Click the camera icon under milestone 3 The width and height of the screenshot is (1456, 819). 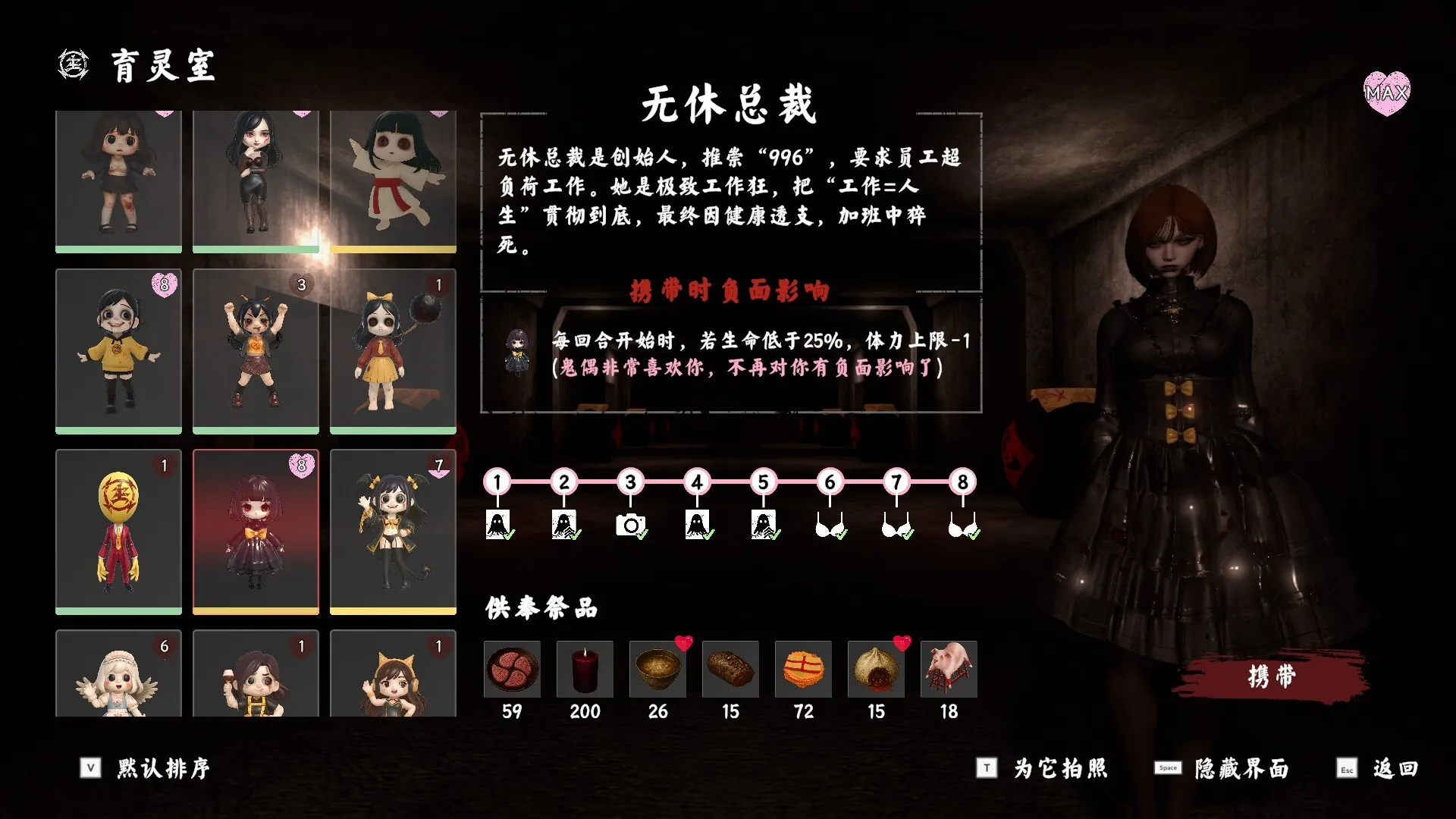click(x=630, y=522)
